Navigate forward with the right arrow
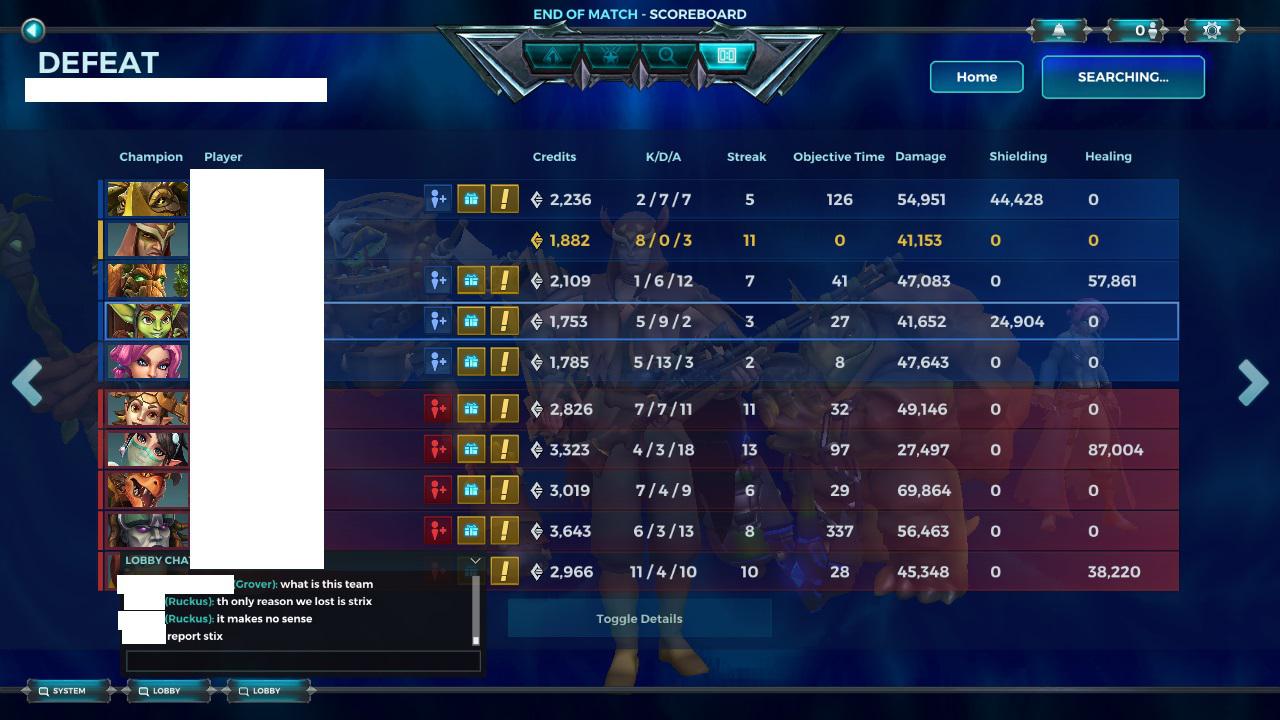This screenshot has height=720, width=1280. pyautogui.click(x=1253, y=383)
